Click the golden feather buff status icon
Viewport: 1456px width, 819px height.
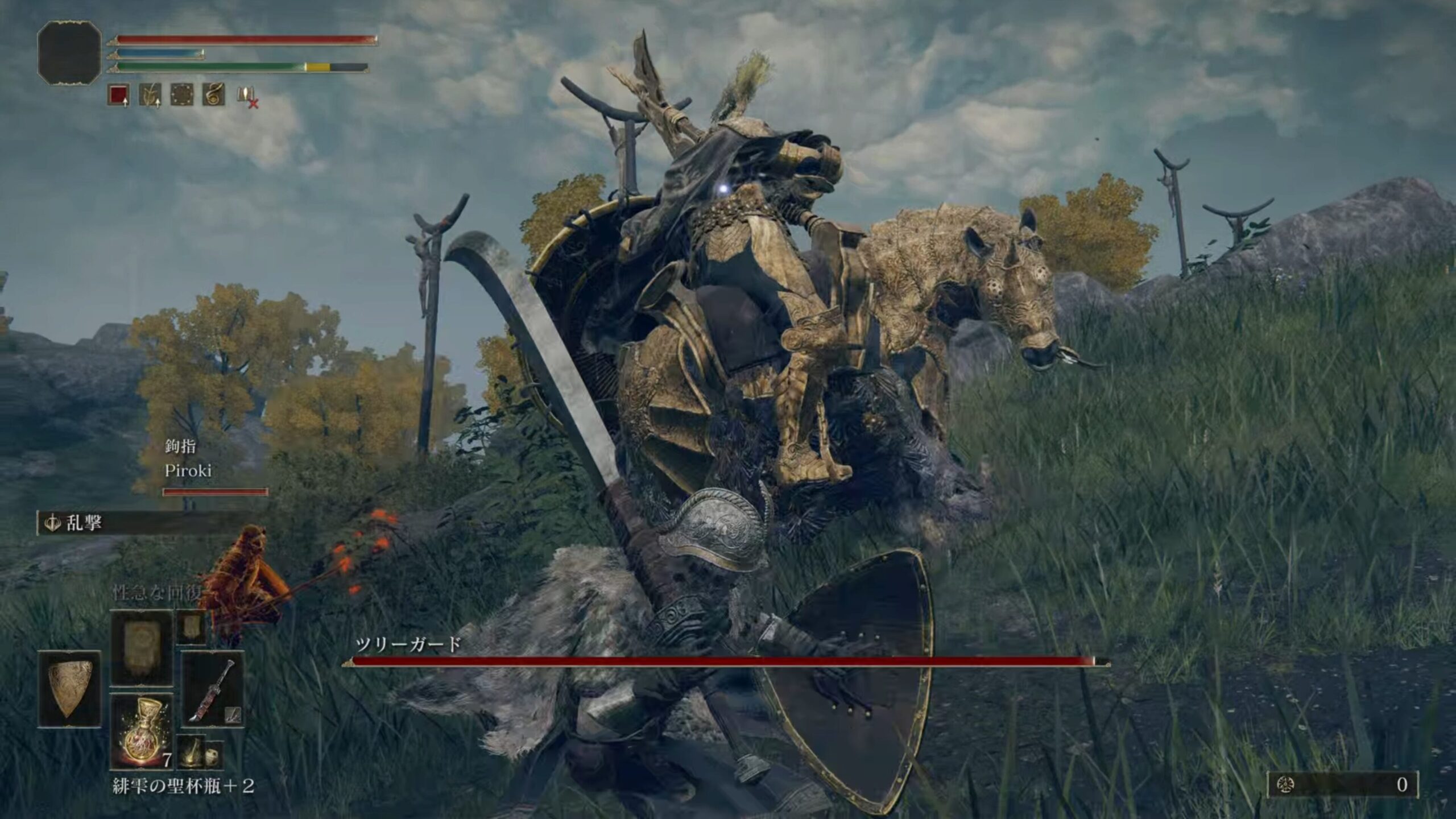pyautogui.click(x=150, y=95)
